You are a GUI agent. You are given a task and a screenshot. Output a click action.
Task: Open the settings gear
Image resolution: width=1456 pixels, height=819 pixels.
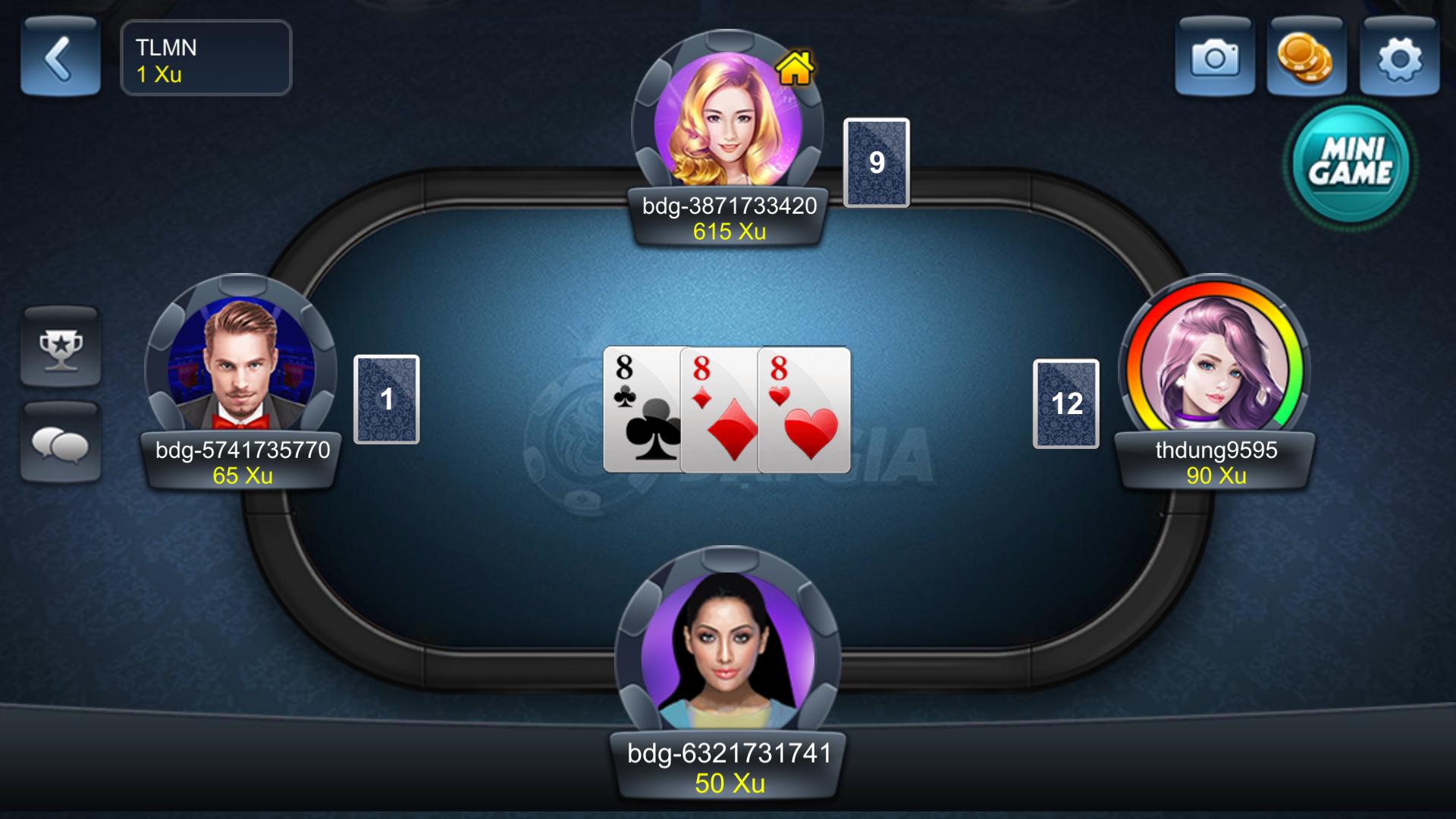click(x=1403, y=58)
